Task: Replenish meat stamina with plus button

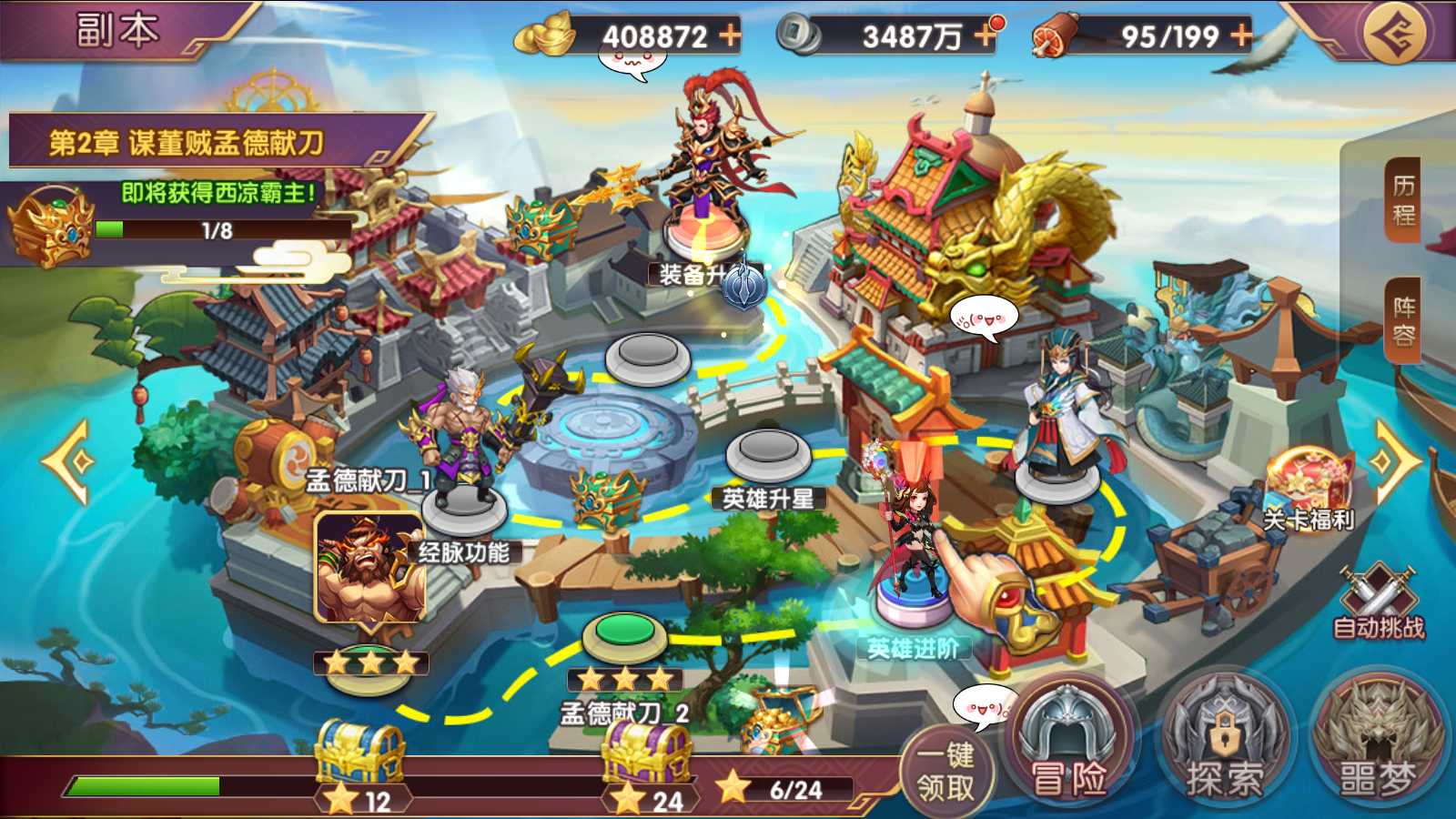Action: tap(1241, 35)
